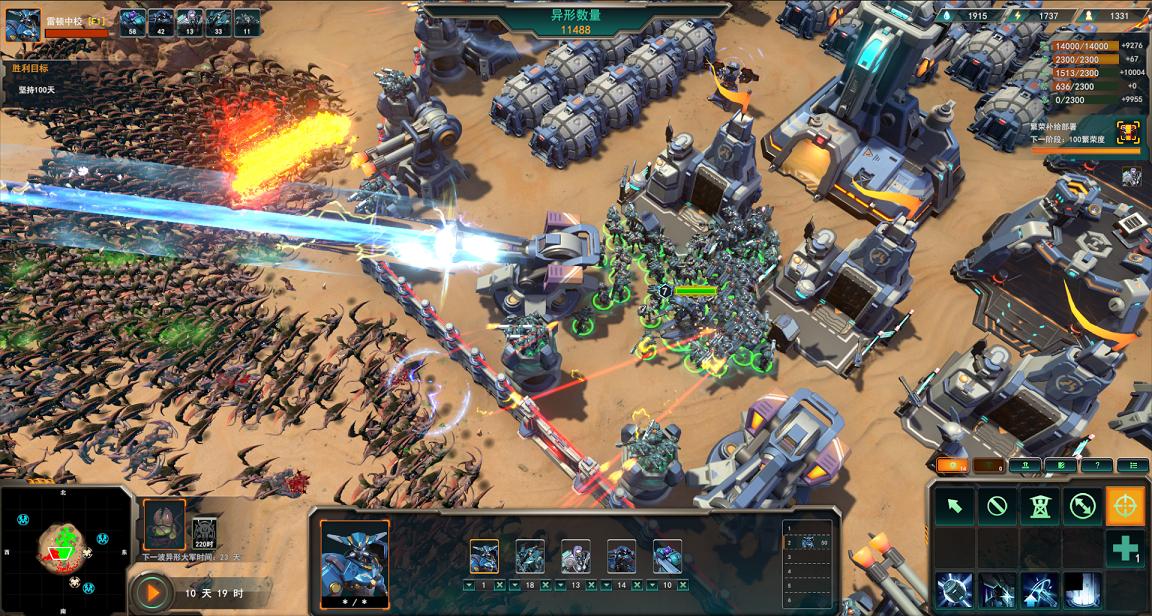Activate the glowing grenade skill
This screenshot has width=1152, height=616.
[x=955, y=591]
